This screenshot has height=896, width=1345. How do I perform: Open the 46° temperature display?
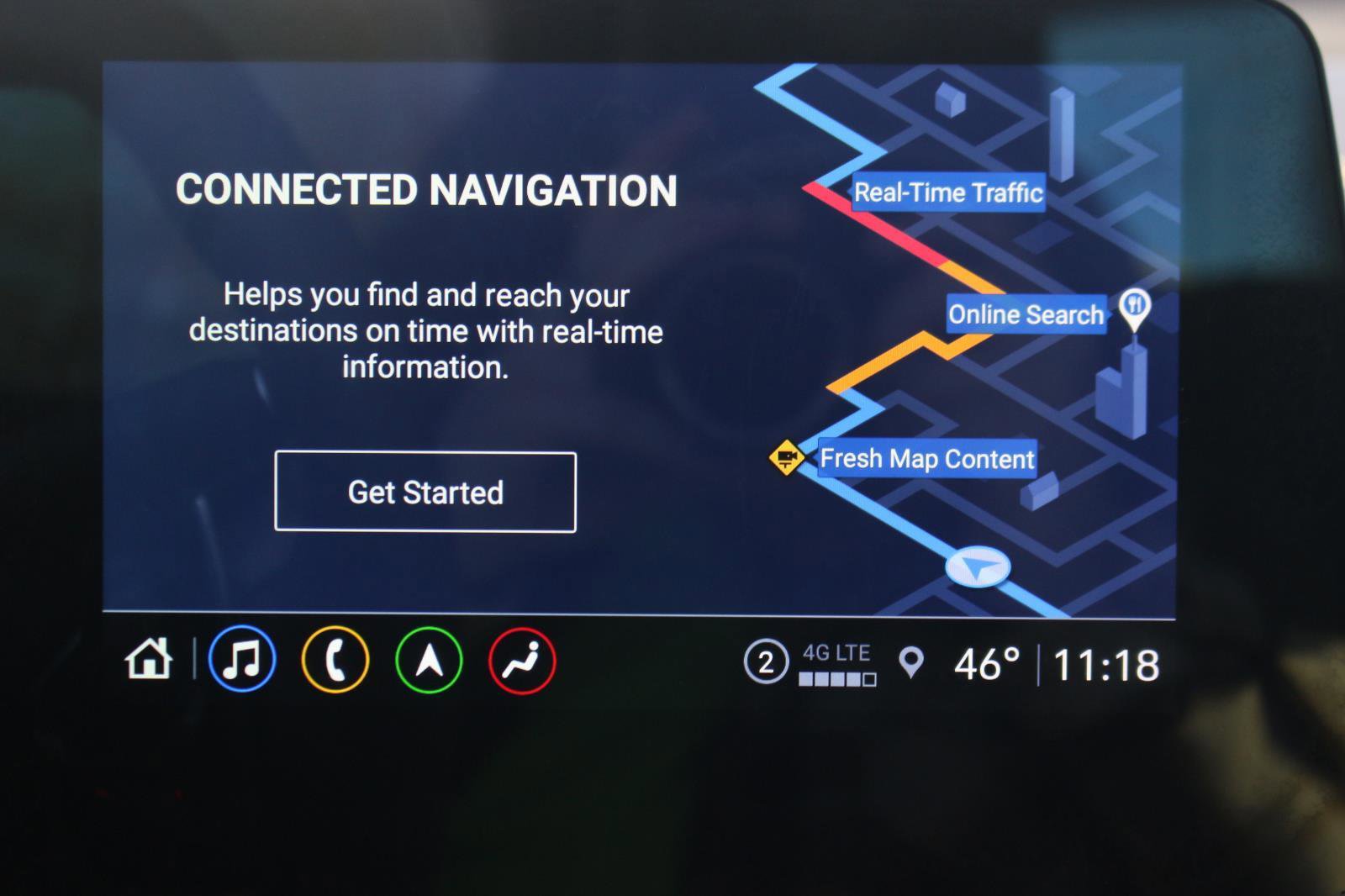click(x=987, y=664)
